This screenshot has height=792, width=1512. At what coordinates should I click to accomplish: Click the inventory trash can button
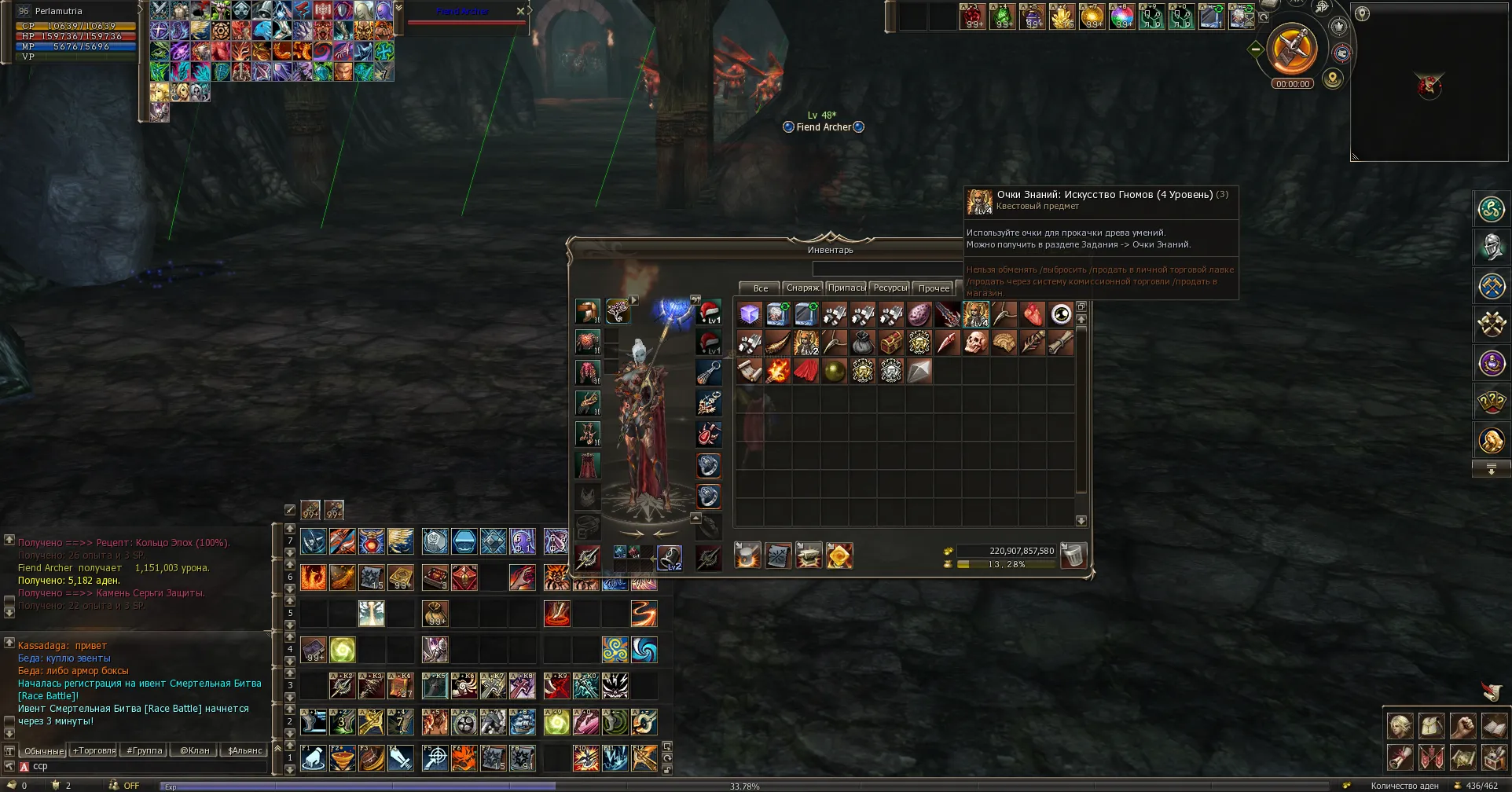tap(1073, 555)
